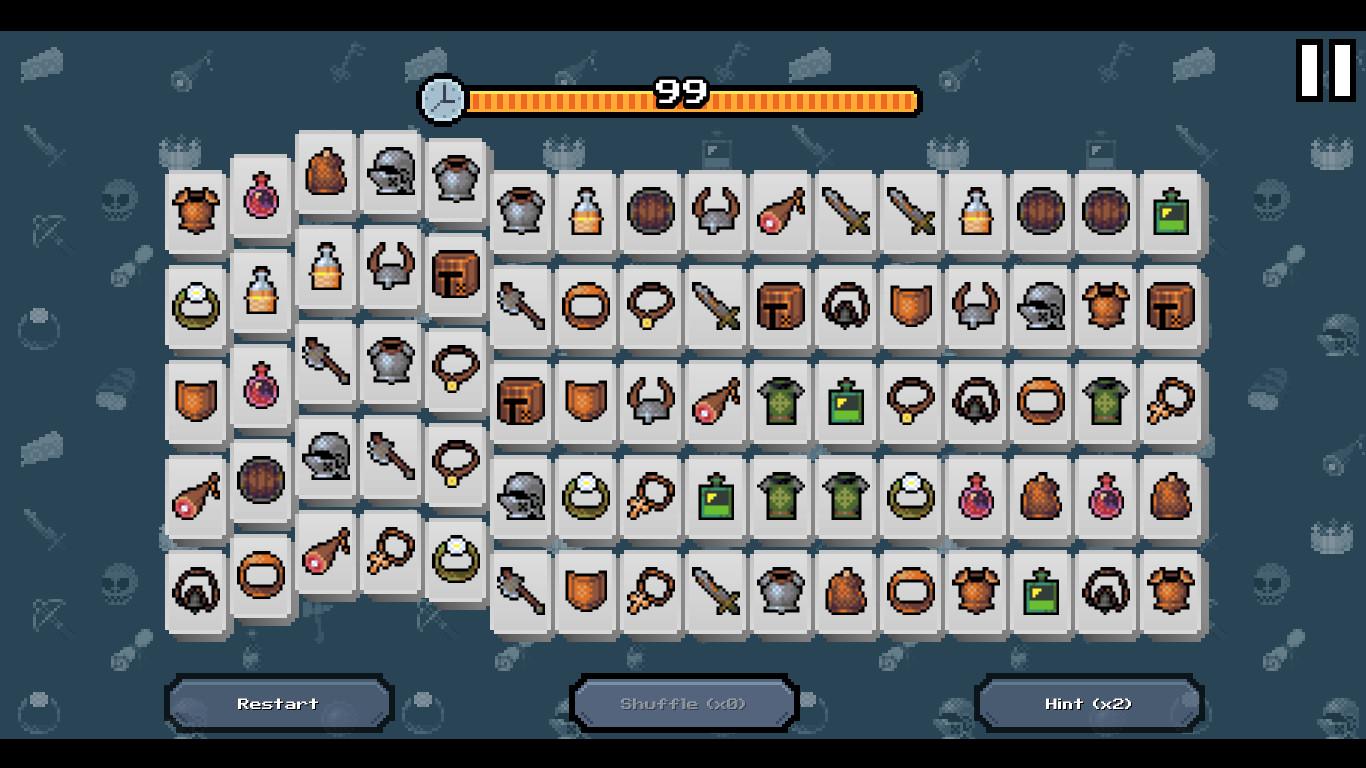The height and width of the screenshot is (768, 1366).
Task: Select the Shuffle (x0) button
Action: tap(683, 704)
